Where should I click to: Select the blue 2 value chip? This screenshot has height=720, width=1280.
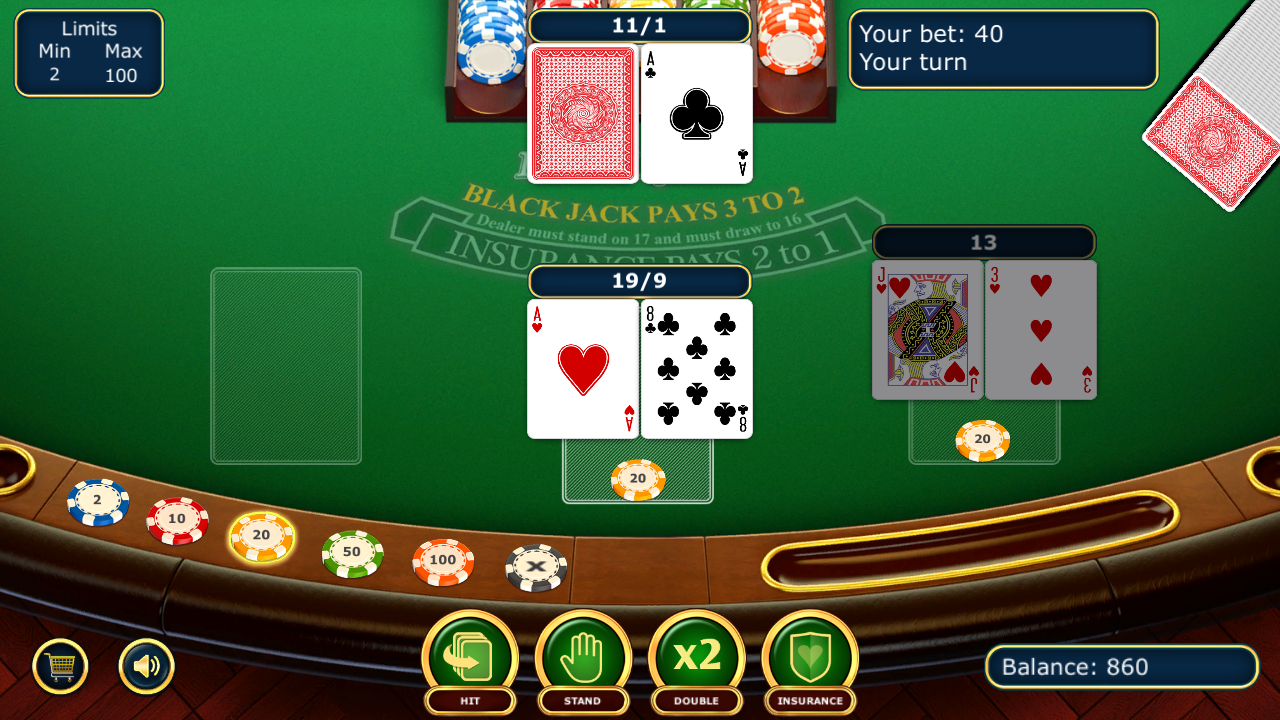tap(96, 502)
